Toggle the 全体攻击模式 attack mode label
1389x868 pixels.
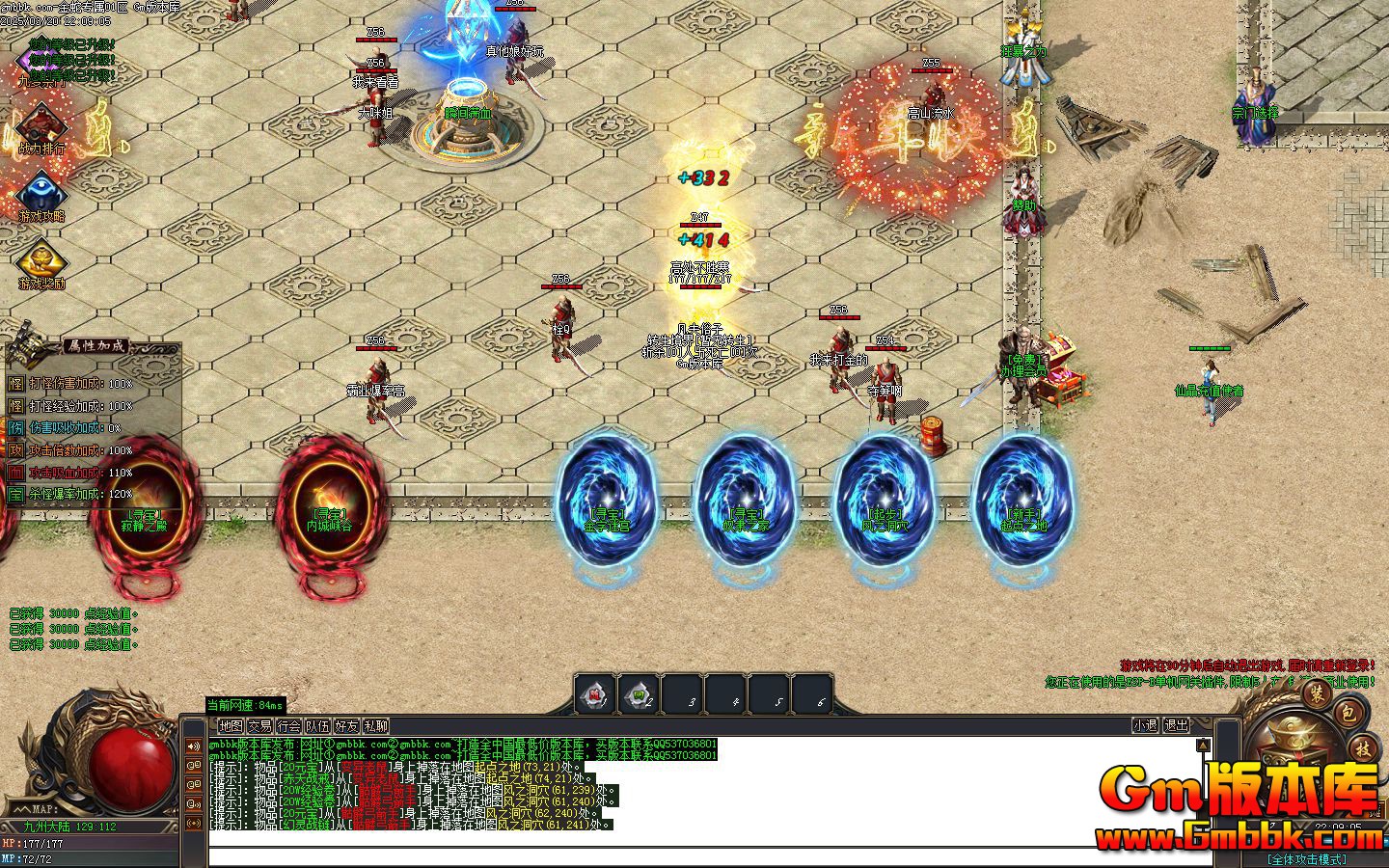pos(1308,858)
